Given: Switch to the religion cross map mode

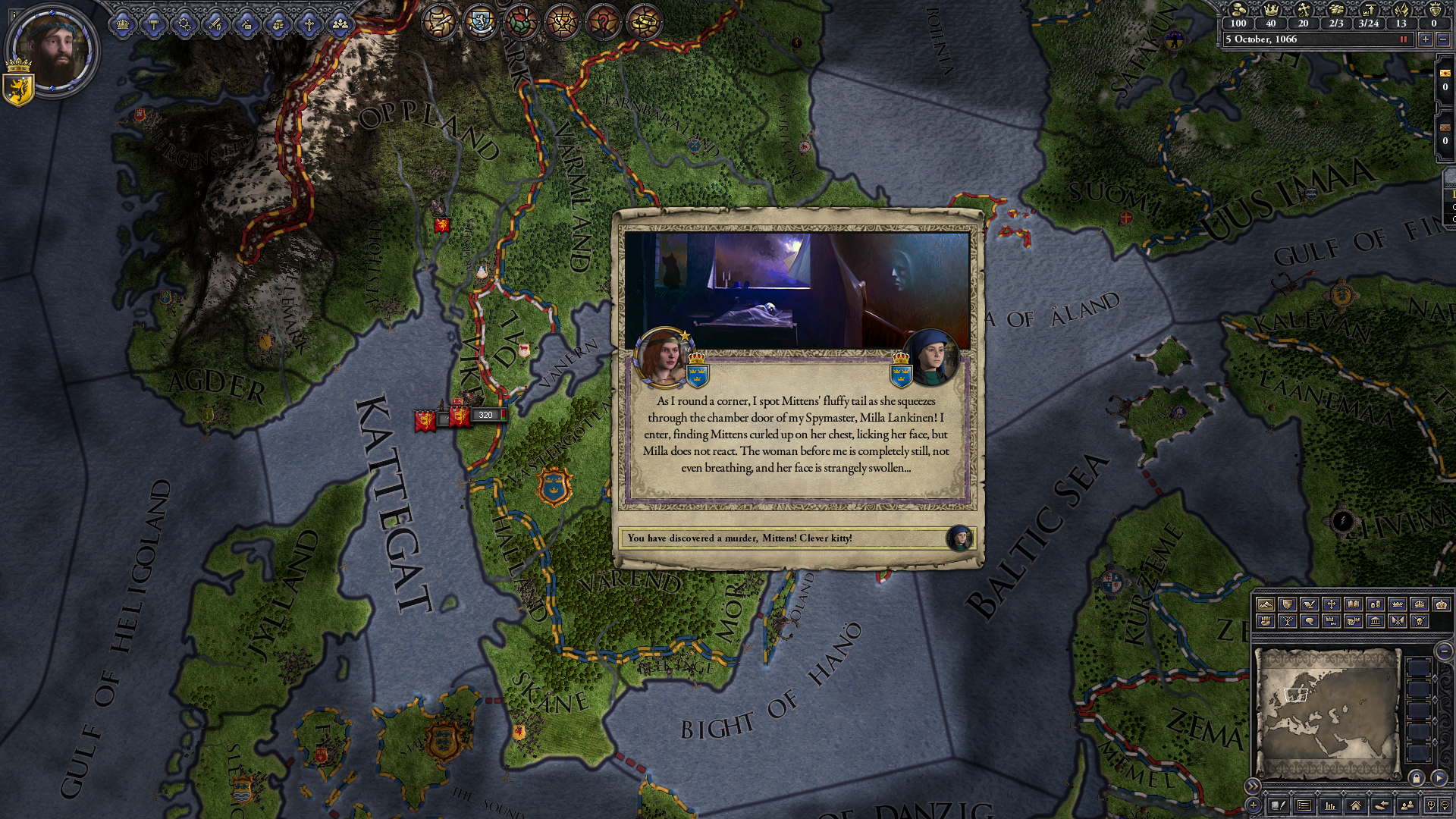Looking at the screenshot, I should tap(1331, 604).
